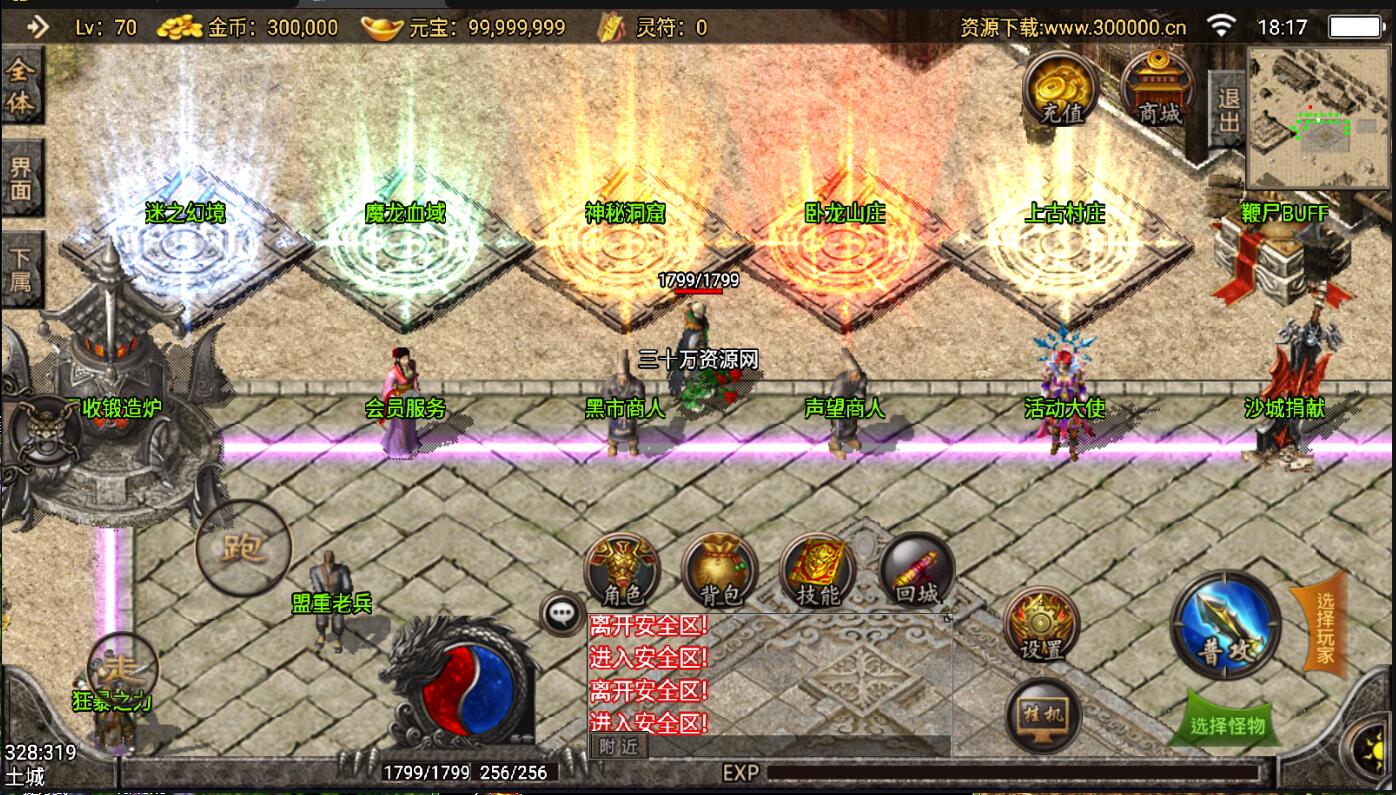1396x795 pixels.
Task: Switch to the 界面 tab
Action: pos(21,179)
